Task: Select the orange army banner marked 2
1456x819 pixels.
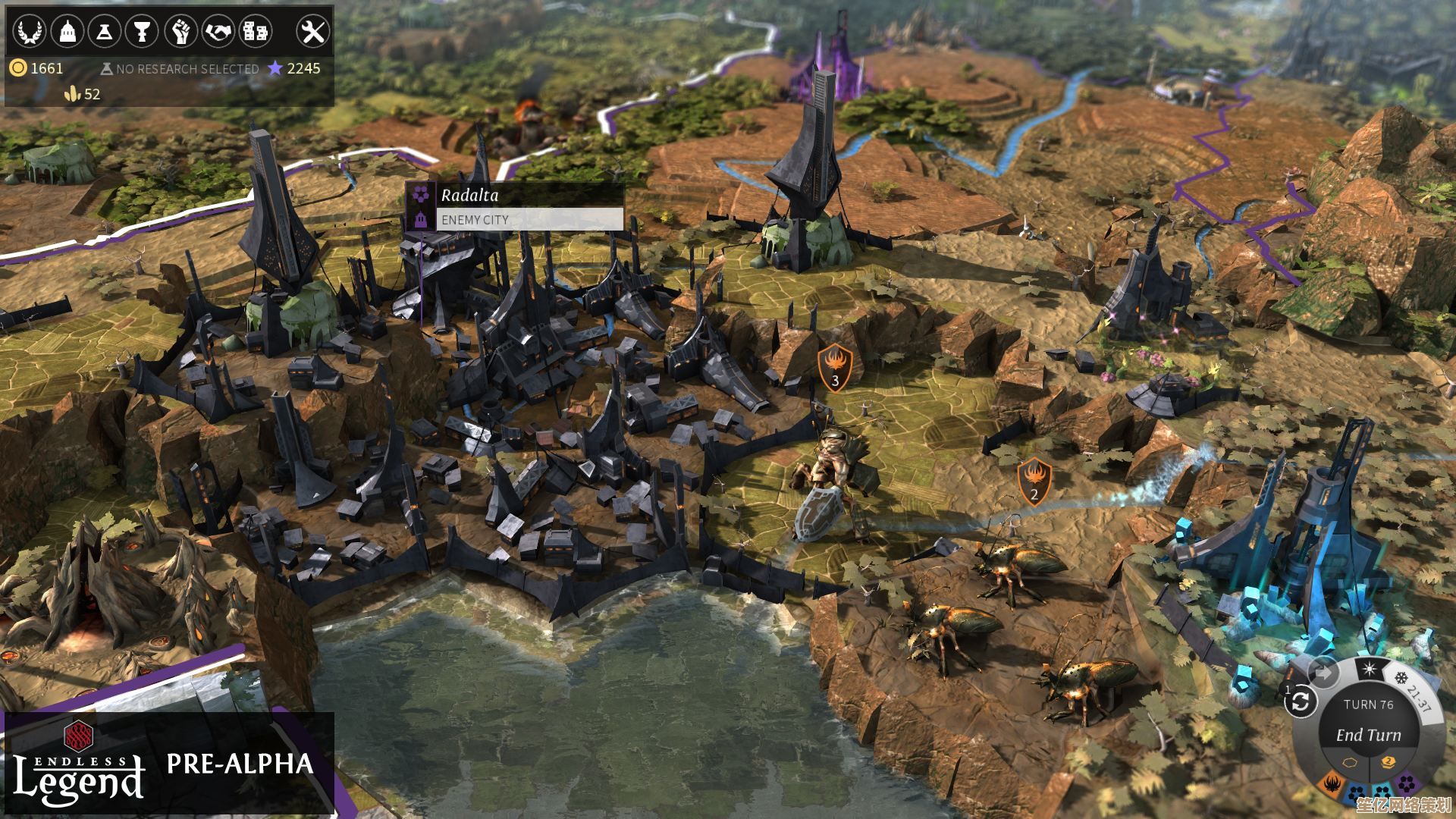Action: tap(1034, 482)
